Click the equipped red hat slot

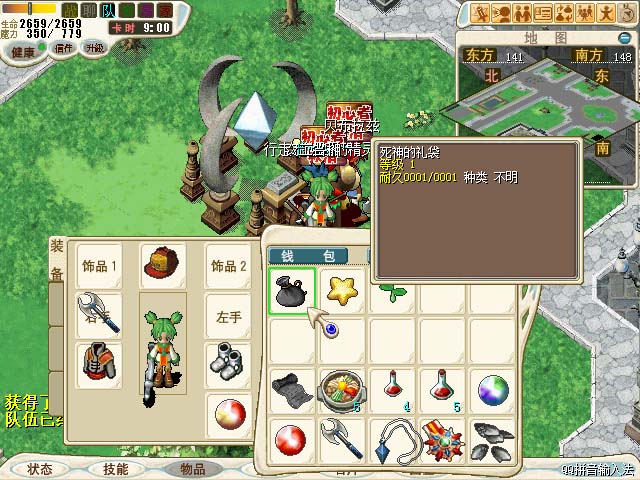(x=162, y=264)
